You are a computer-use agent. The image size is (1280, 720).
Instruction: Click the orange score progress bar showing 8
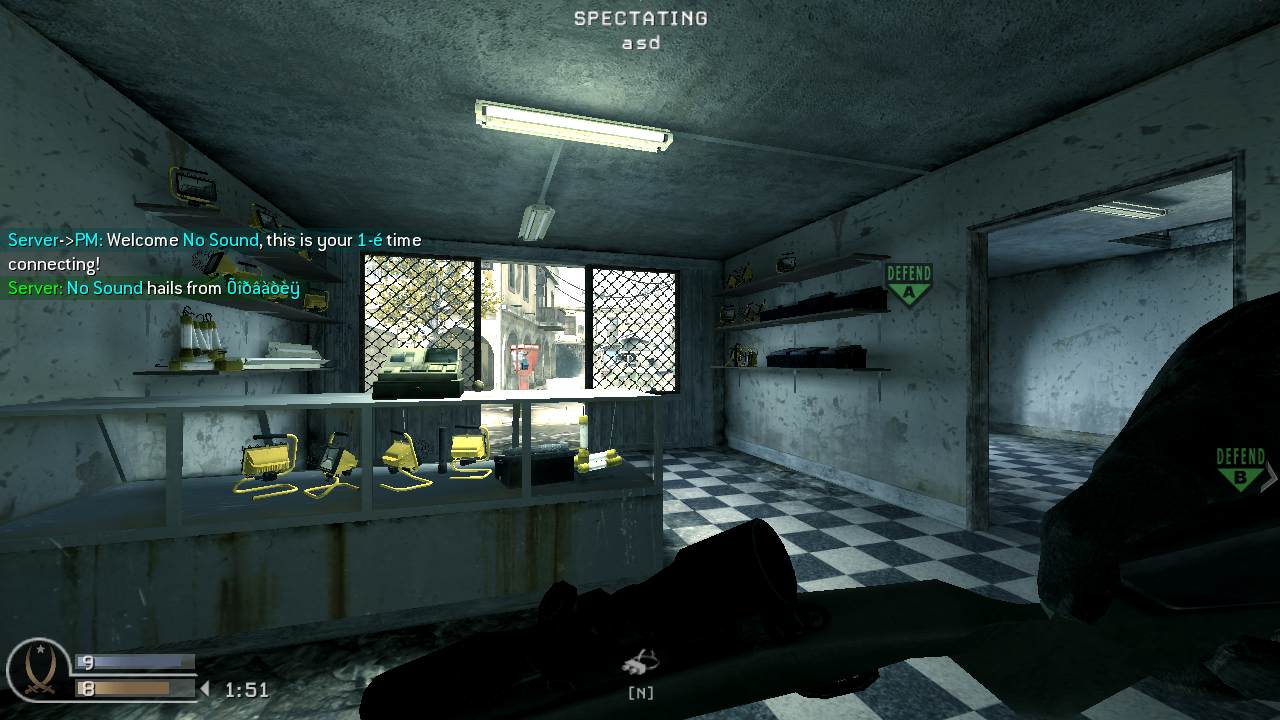(133, 688)
